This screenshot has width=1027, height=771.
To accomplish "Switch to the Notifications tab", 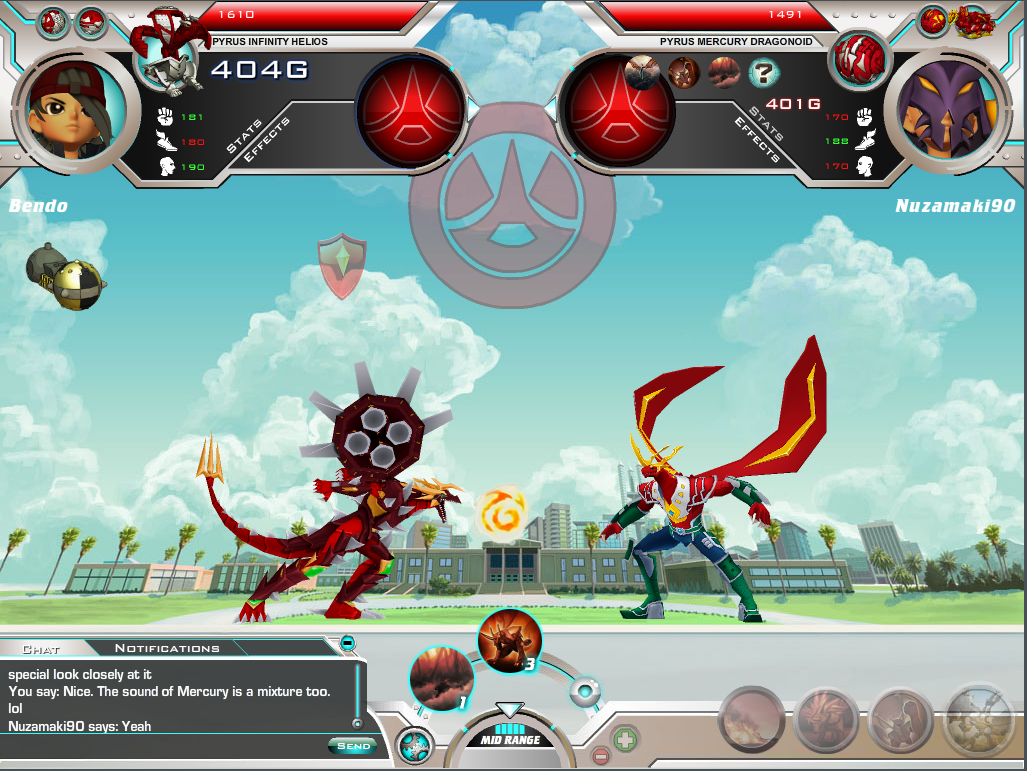I will point(166,648).
